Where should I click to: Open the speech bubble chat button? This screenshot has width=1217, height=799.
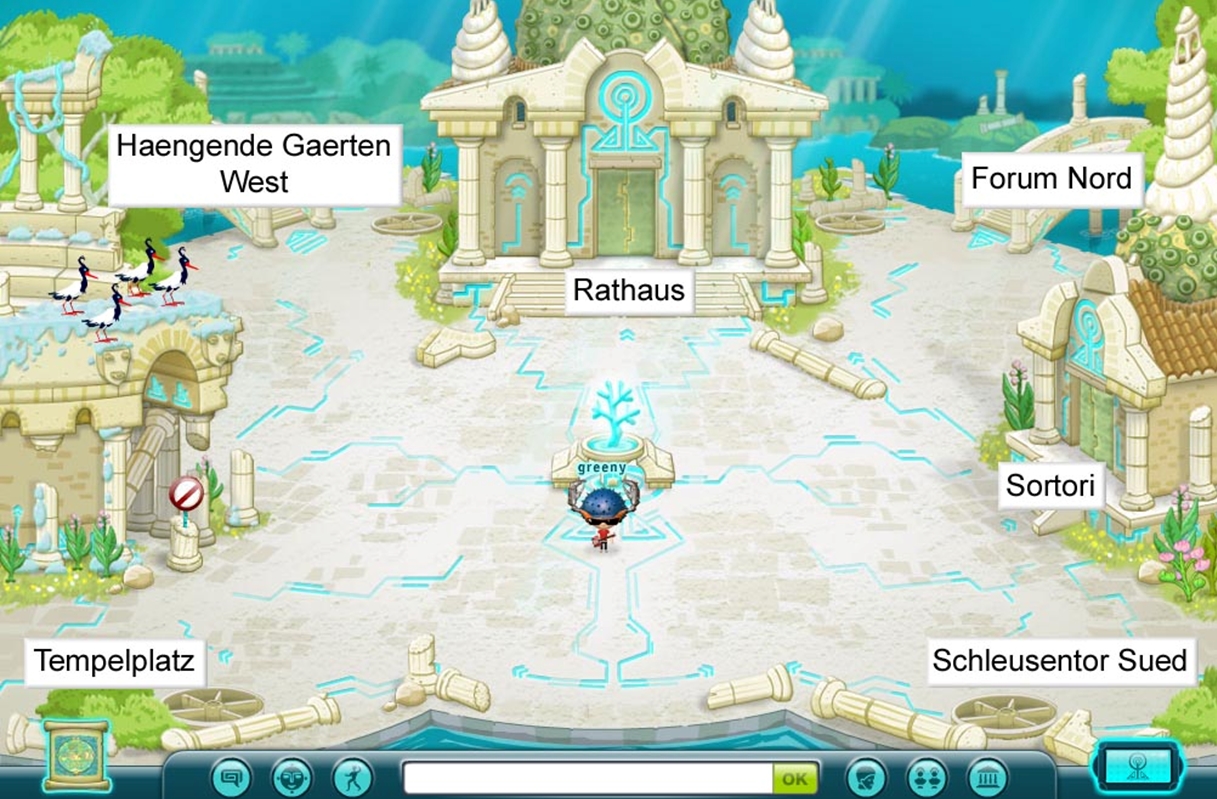click(x=231, y=777)
